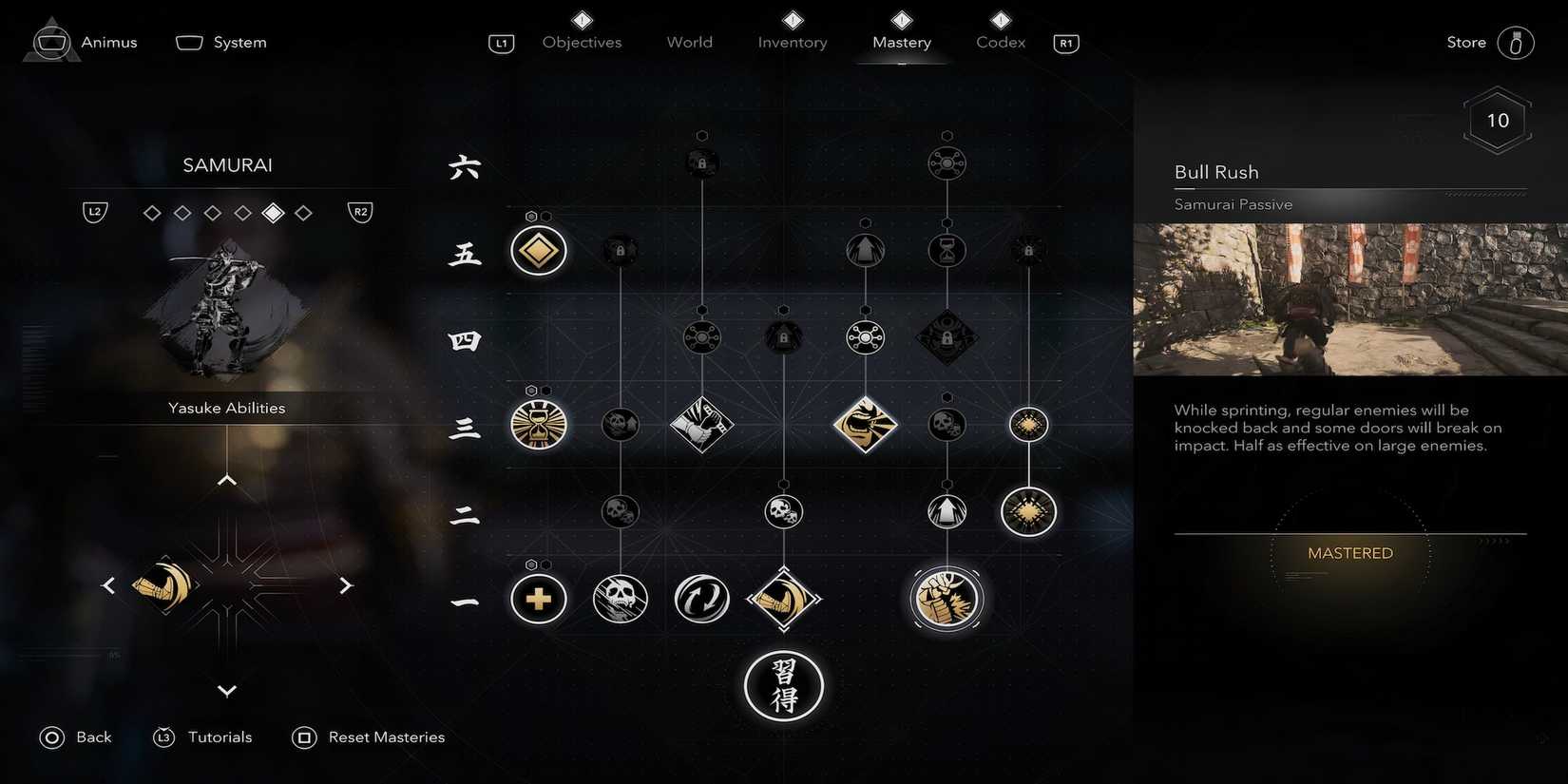Select the skull skill node in row one
1568x784 pixels.
click(x=620, y=599)
